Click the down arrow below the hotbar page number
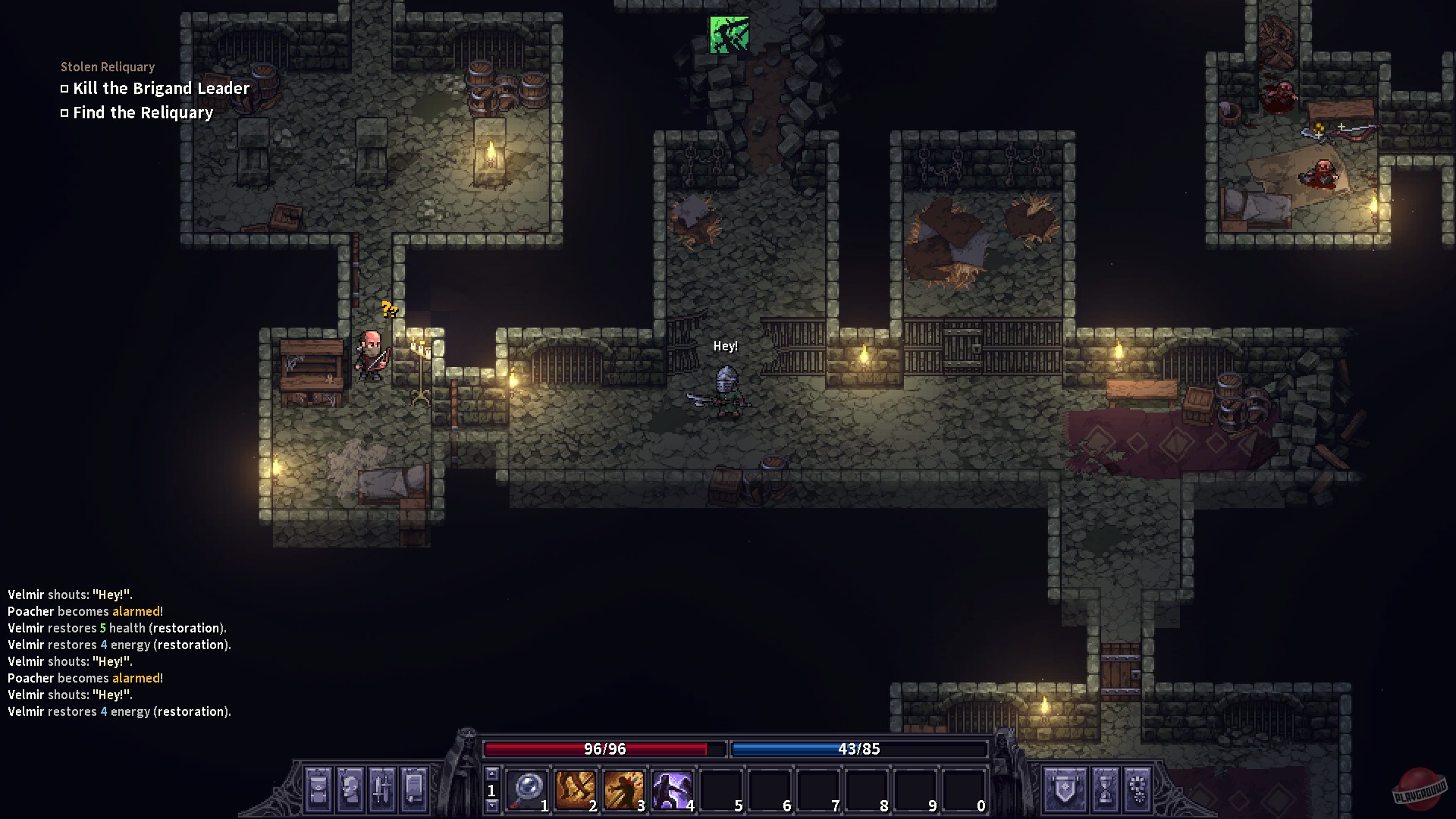1456x819 pixels. 492,805
